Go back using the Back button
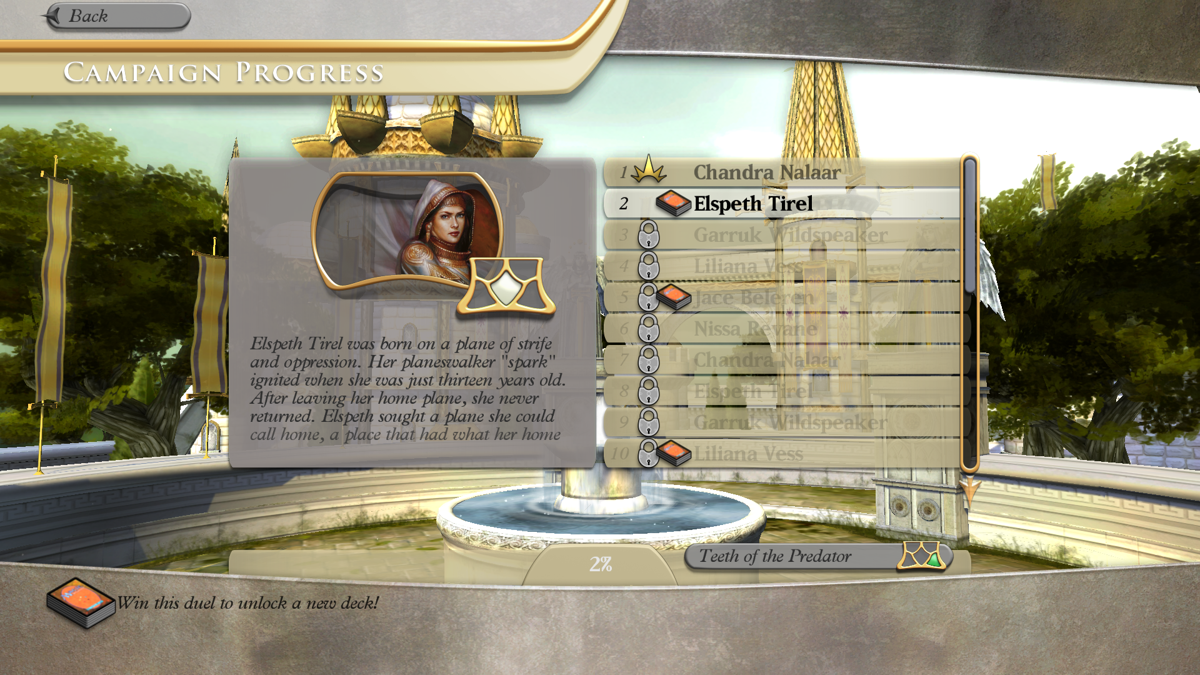This screenshot has height=675, width=1200. 117,16
